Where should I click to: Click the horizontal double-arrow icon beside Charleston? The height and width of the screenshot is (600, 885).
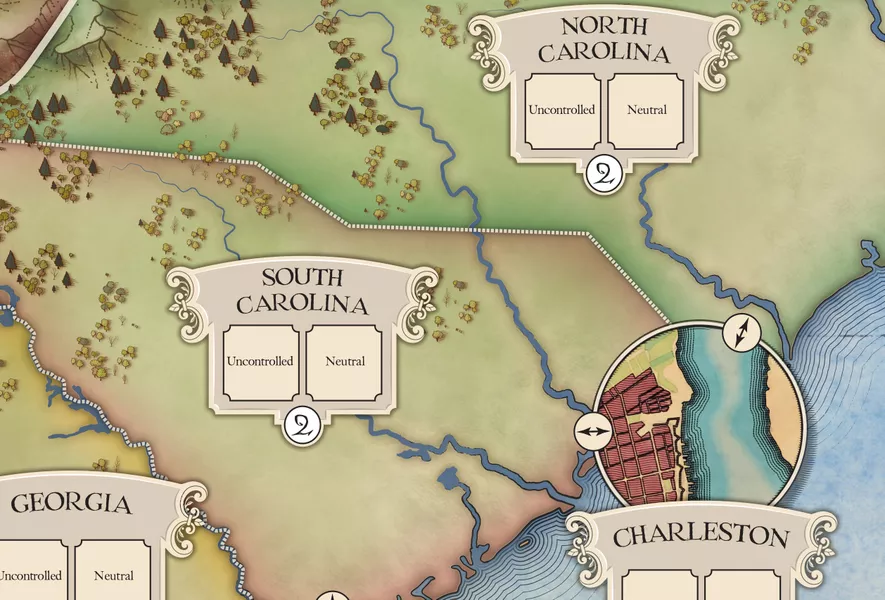point(592,431)
